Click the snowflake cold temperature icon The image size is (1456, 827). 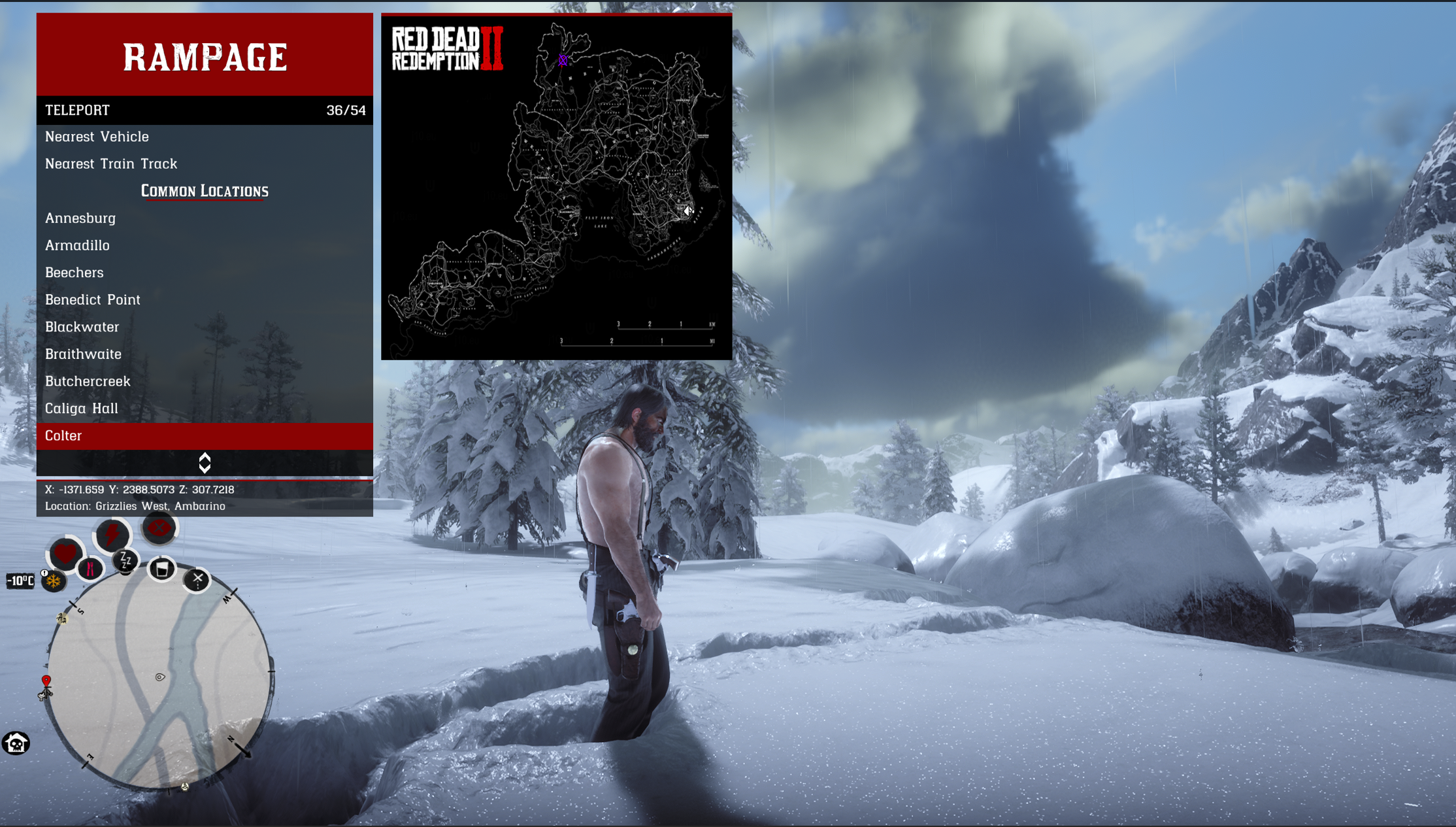[x=54, y=581]
